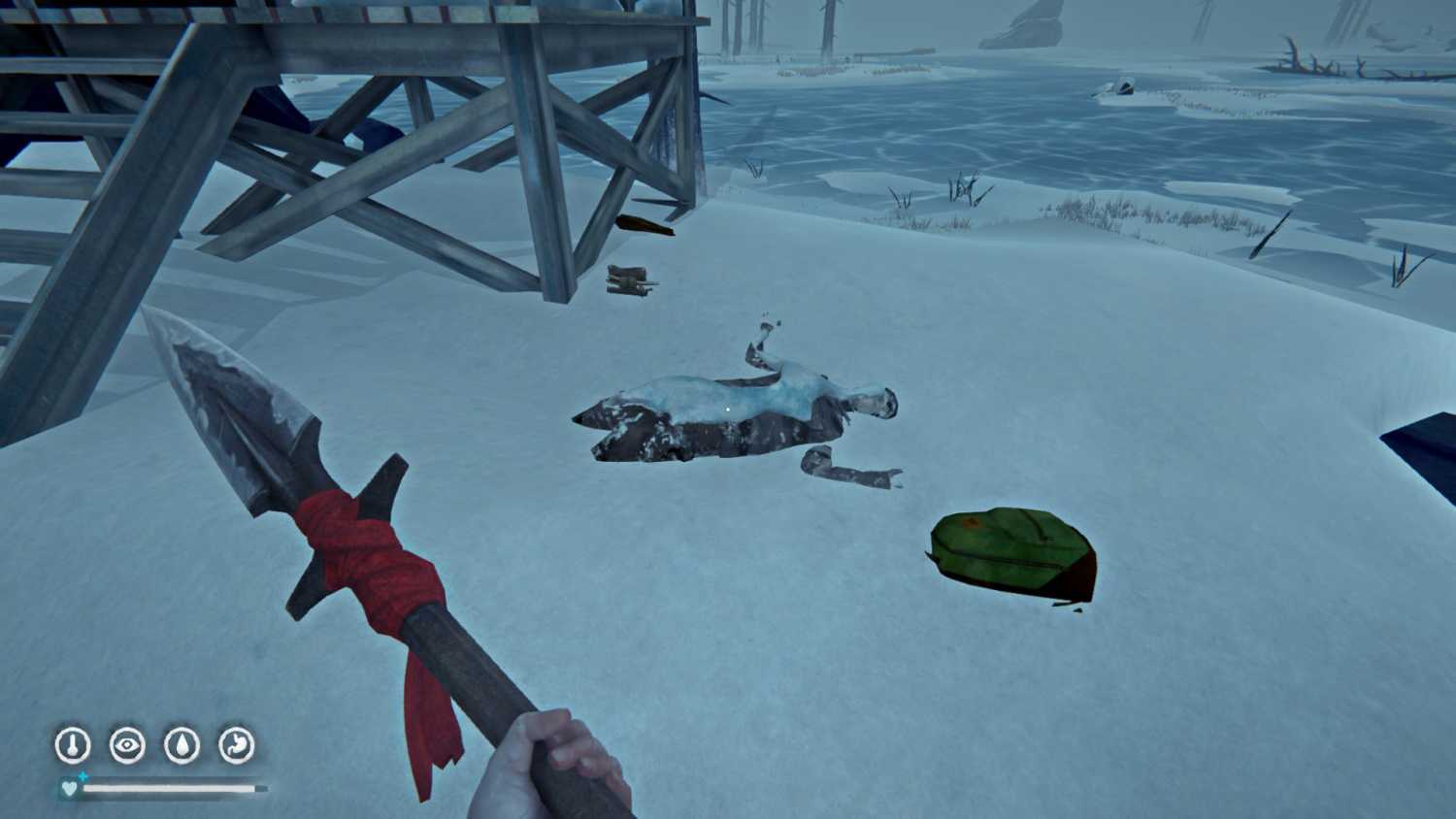Click the thermometer warmth status icon
The image size is (1456, 819).
[x=73, y=745]
